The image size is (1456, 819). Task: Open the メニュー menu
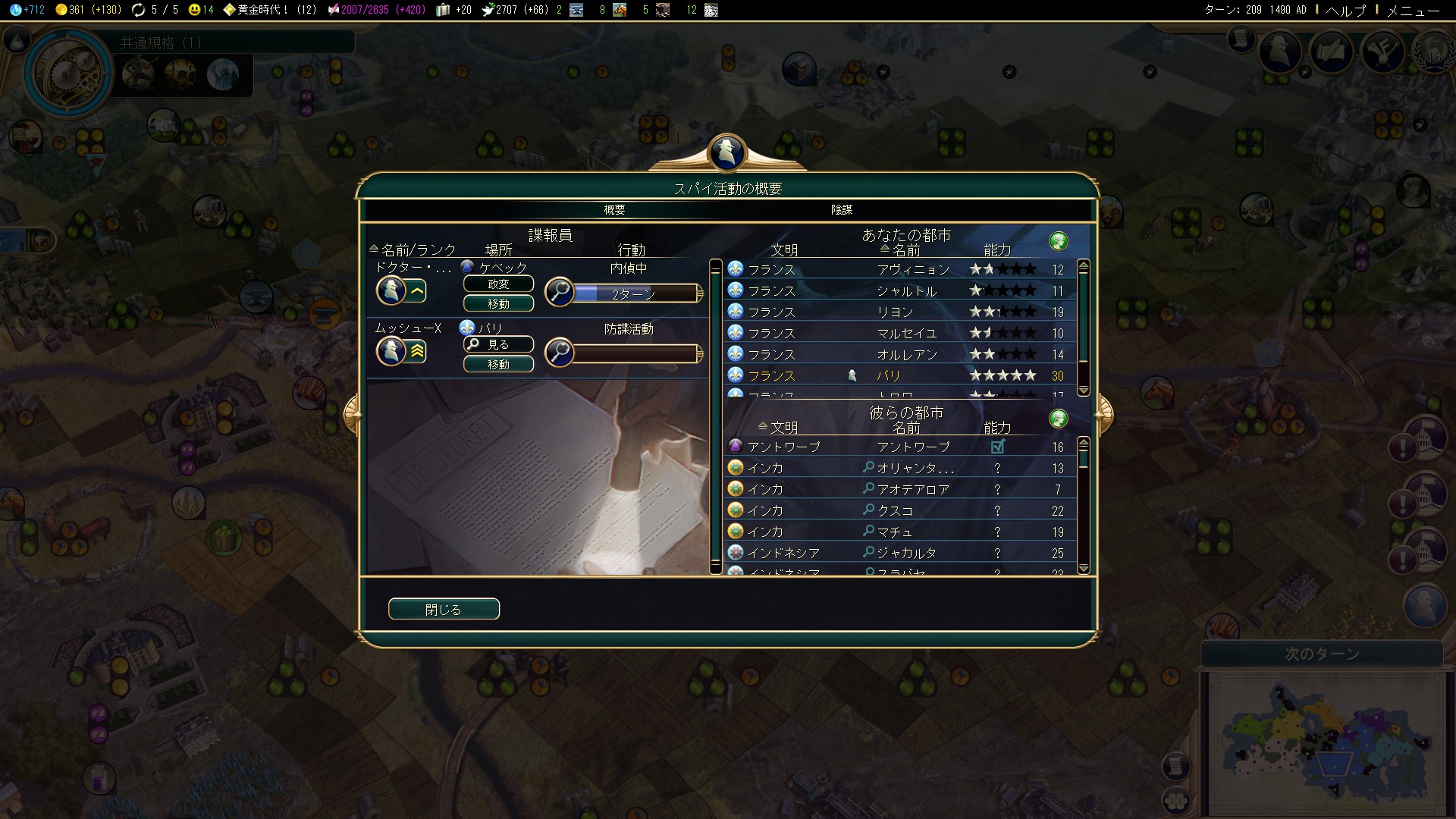point(1413,10)
